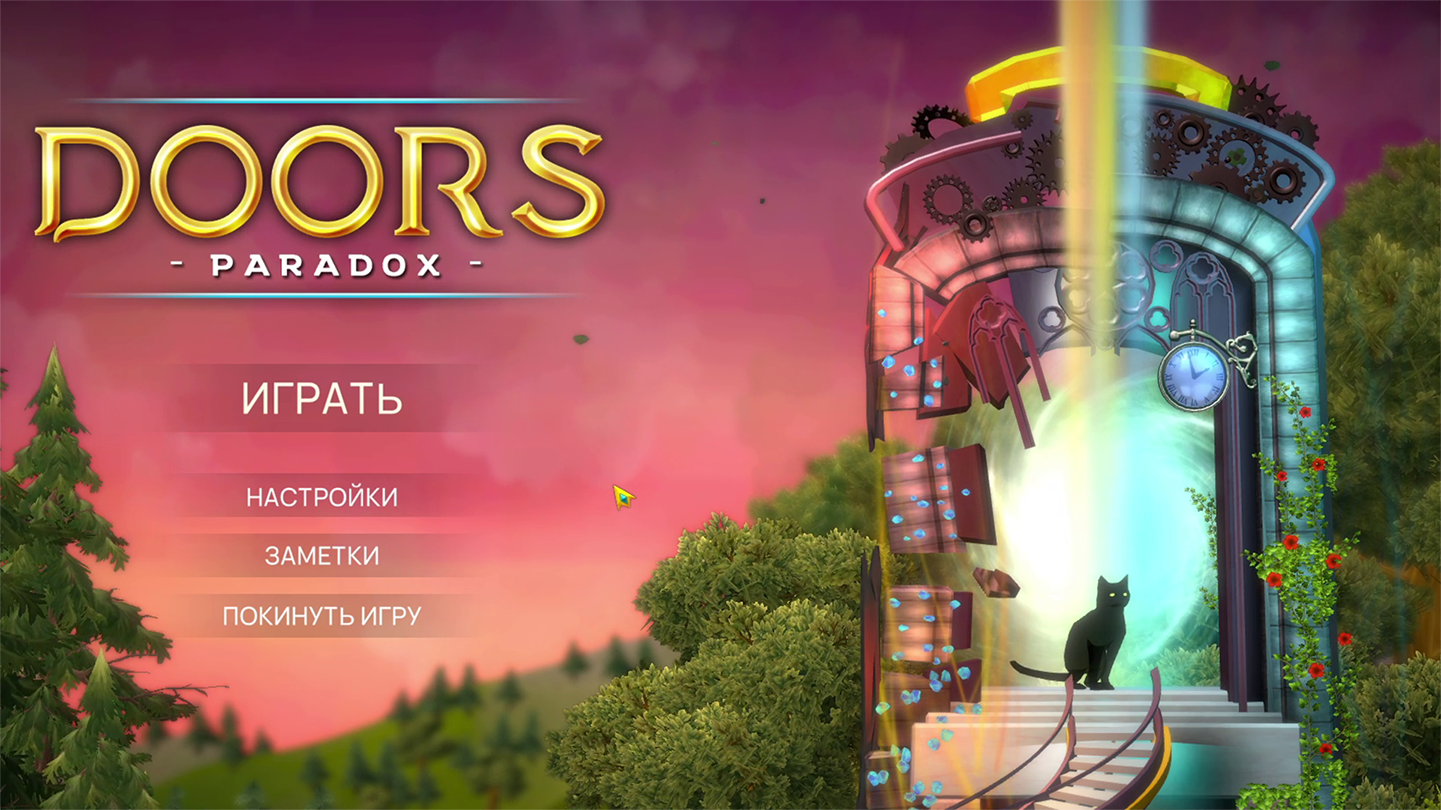Click ИГРАТЬ to start the game
The width and height of the screenshot is (1441, 810).
[322, 399]
